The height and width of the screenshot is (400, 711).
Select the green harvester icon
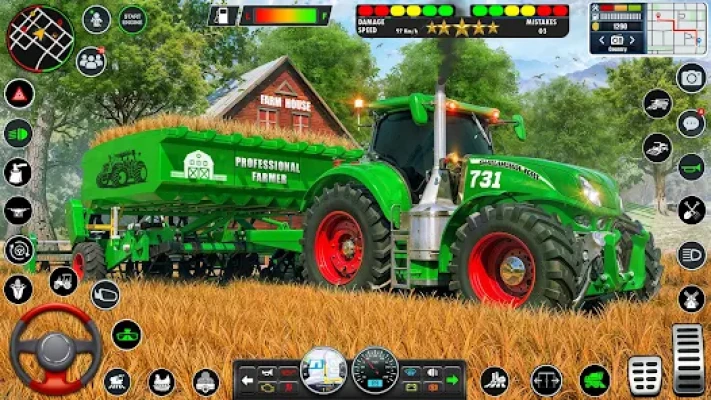tap(595, 380)
